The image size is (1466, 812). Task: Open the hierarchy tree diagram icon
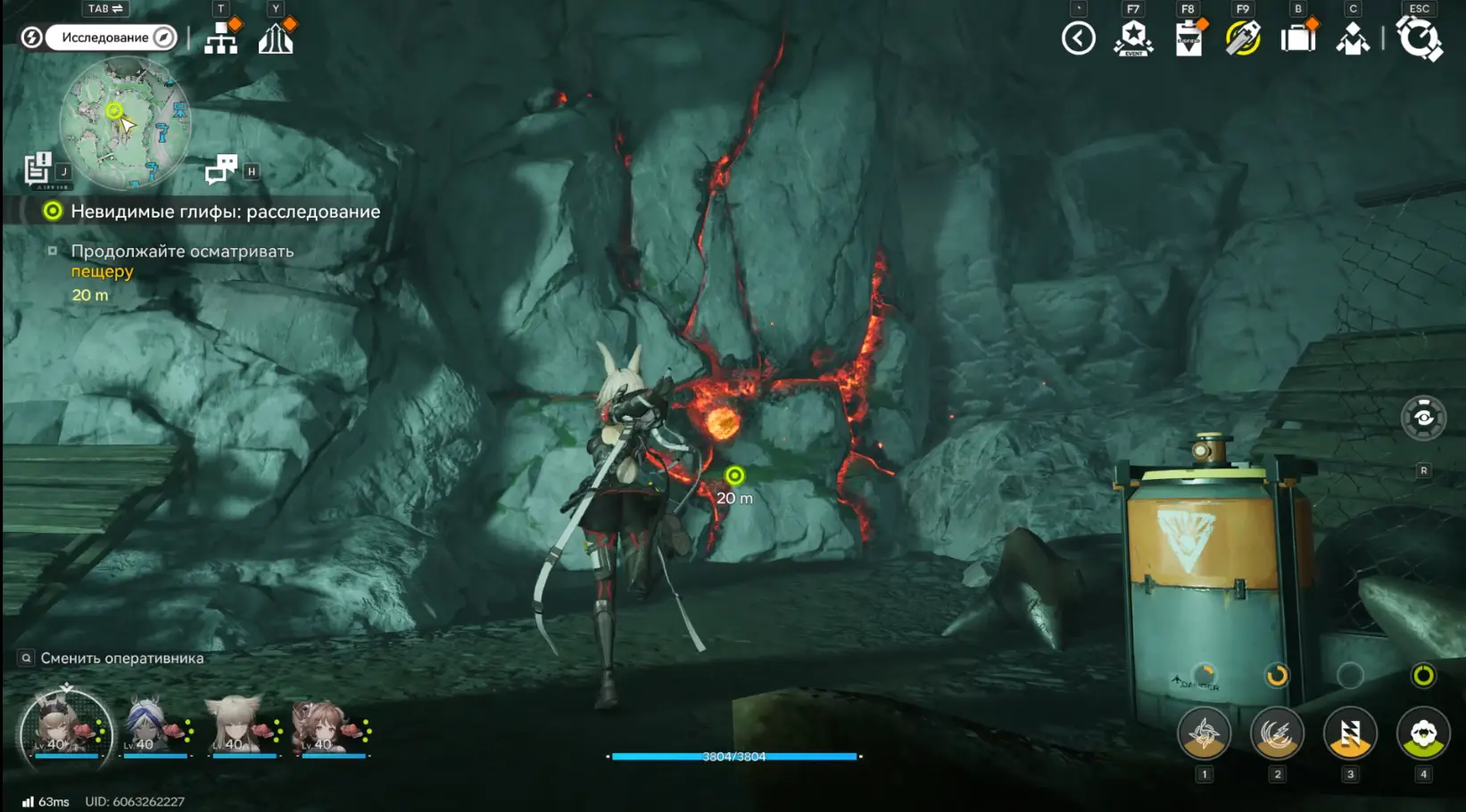click(x=220, y=38)
